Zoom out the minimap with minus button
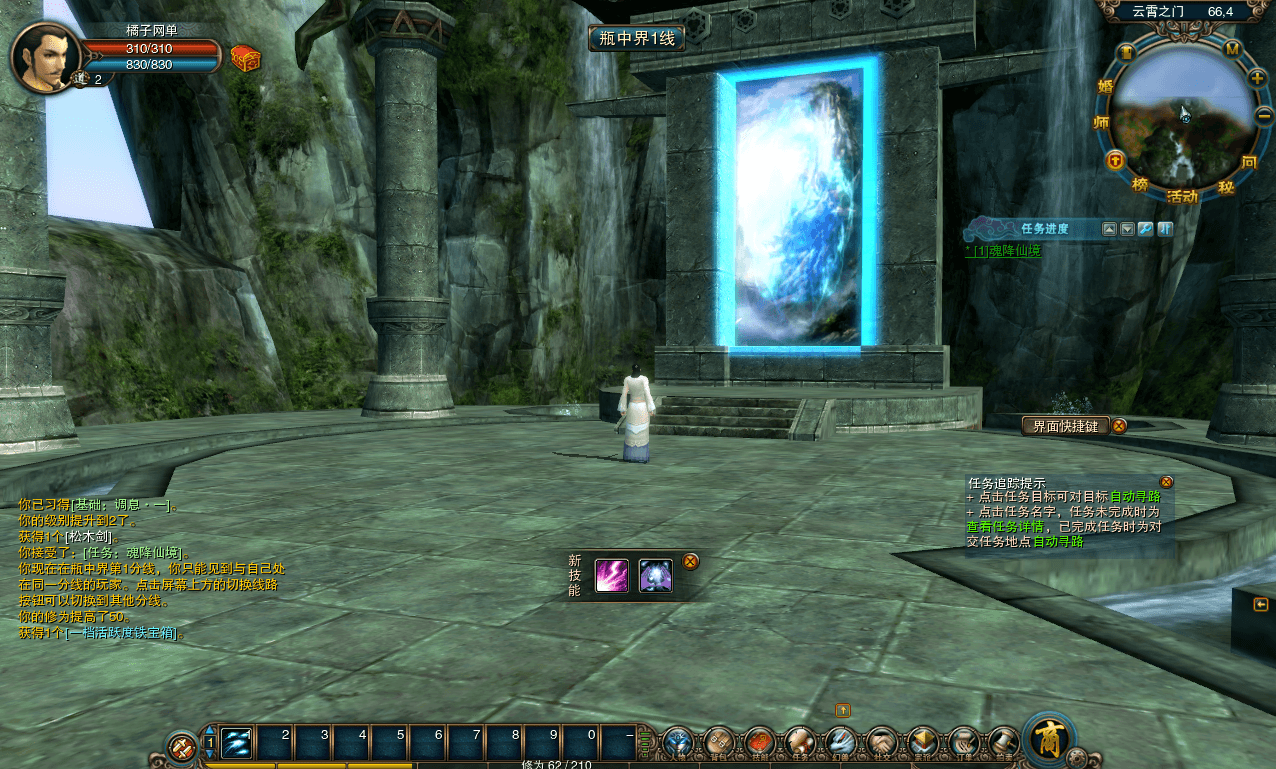 [x=1264, y=117]
